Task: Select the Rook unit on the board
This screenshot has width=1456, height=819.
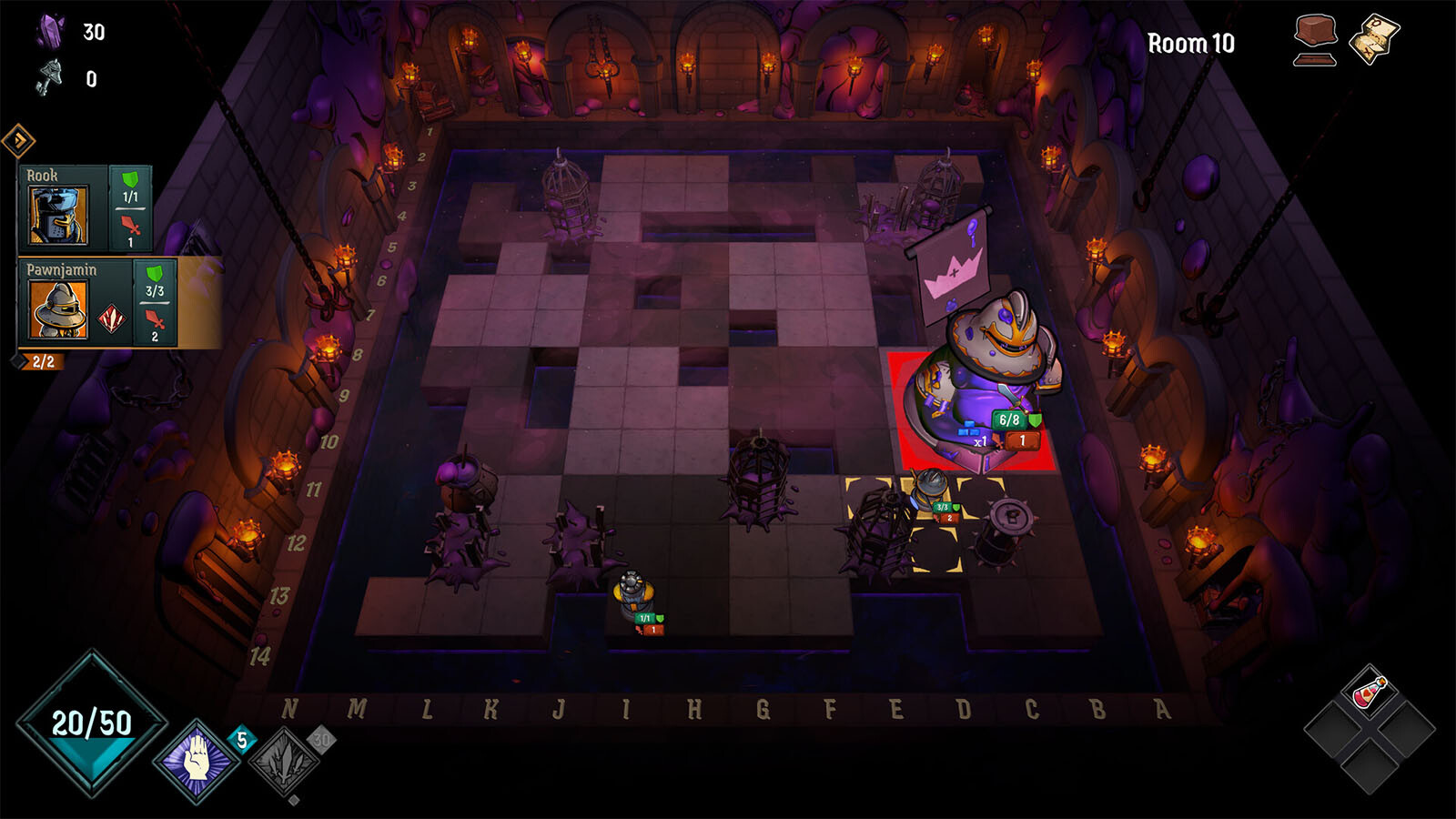Action: pos(633,593)
